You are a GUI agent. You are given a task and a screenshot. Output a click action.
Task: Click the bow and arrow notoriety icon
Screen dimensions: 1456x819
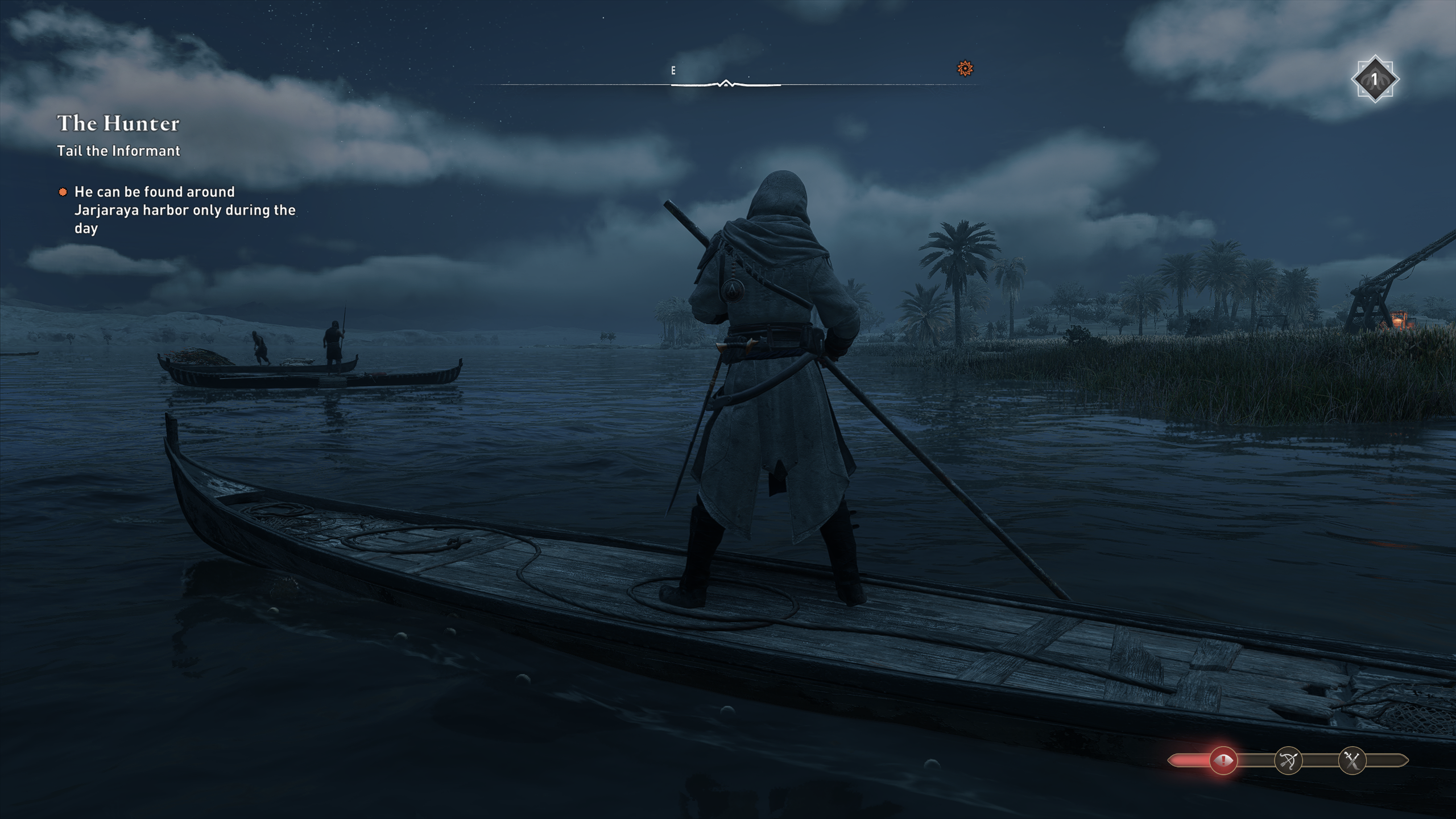click(1288, 760)
